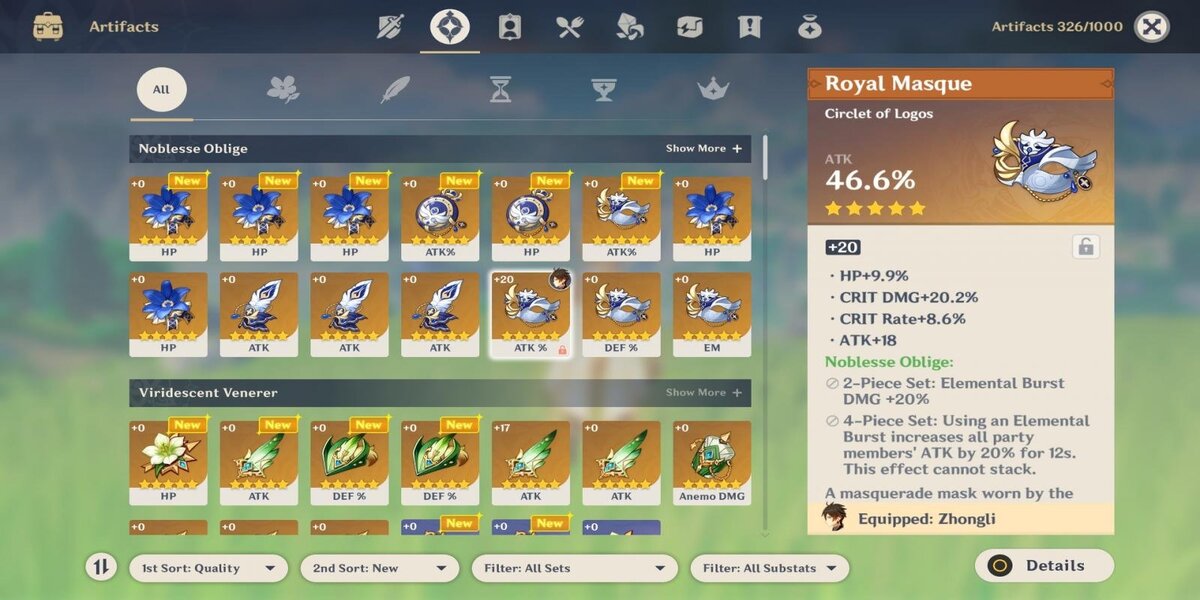1200x600 pixels.
Task: Expand Viridescent Venerer with Show More
Action: pos(704,392)
